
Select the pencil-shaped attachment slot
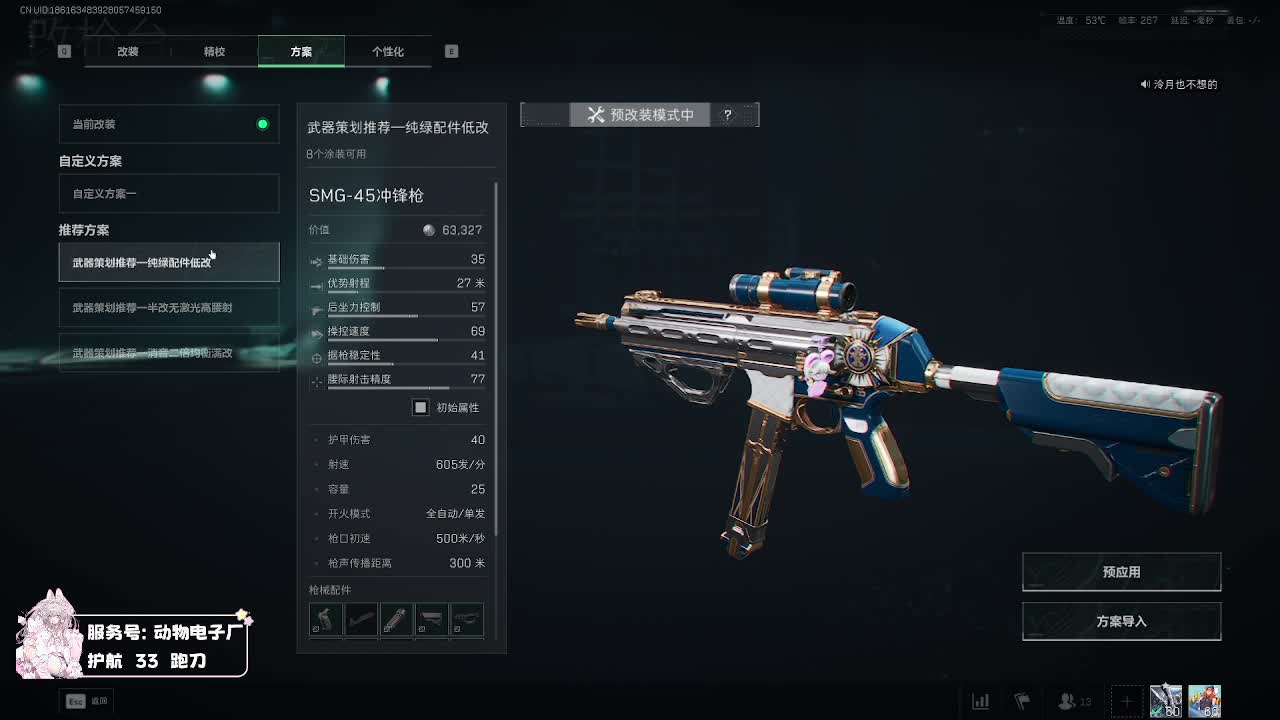coord(396,619)
